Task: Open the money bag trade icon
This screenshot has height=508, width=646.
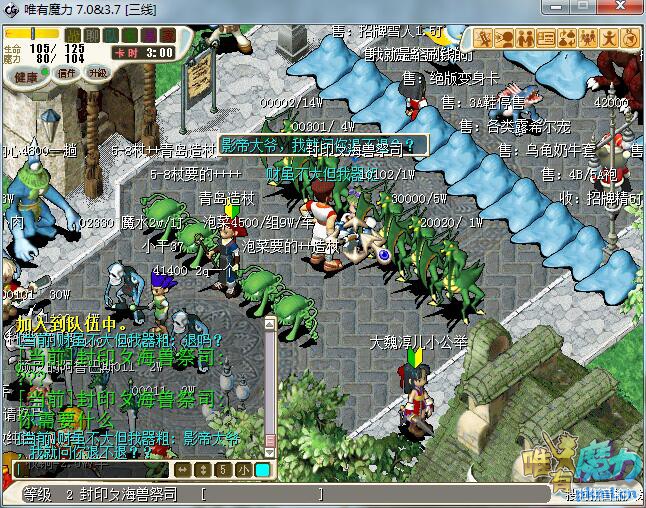Action: 566,39
